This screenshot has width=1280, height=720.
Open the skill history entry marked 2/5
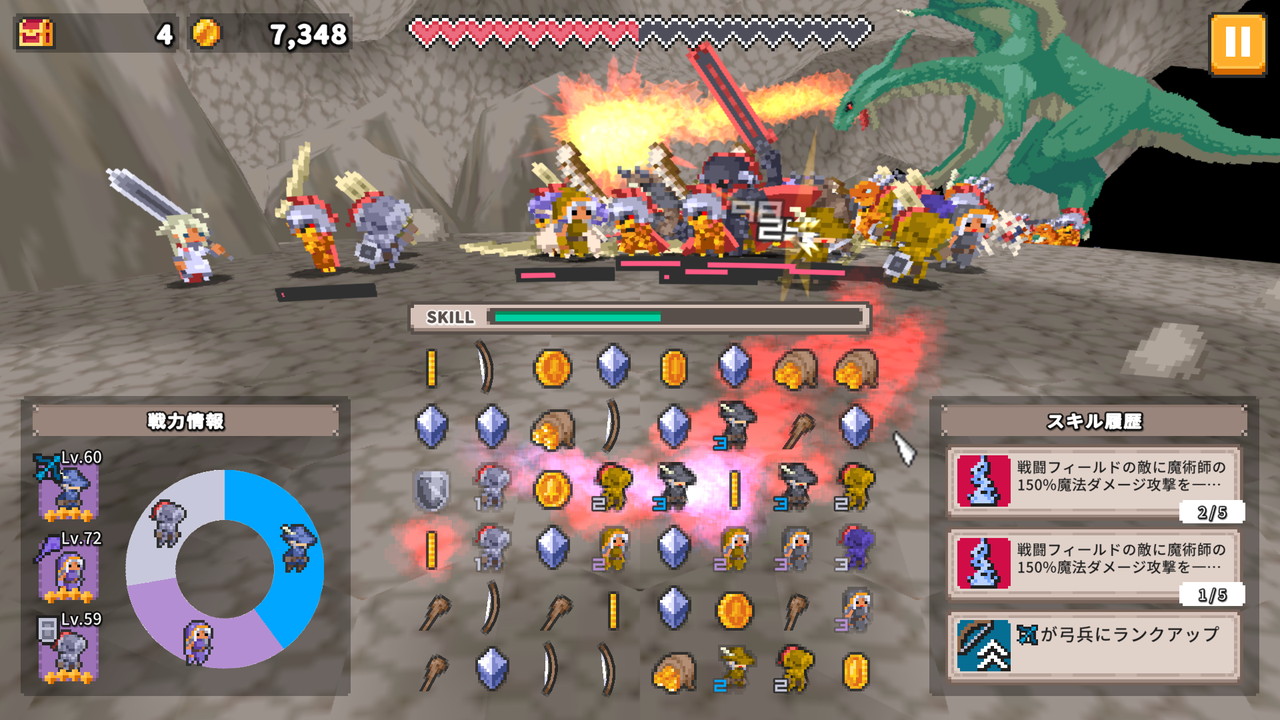click(1095, 480)
